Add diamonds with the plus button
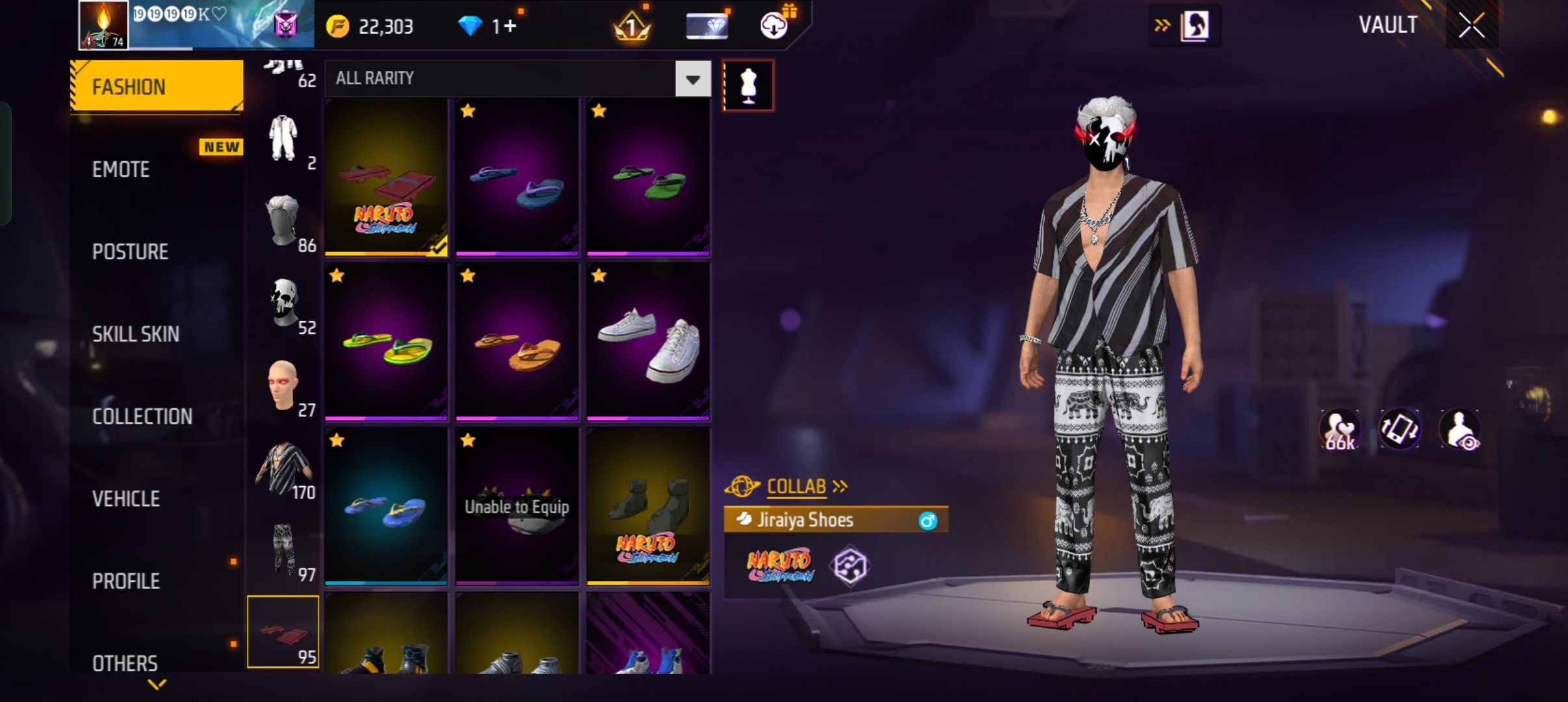The width and height of the screenshot is (1568, 702). click(x=510, y=26)
